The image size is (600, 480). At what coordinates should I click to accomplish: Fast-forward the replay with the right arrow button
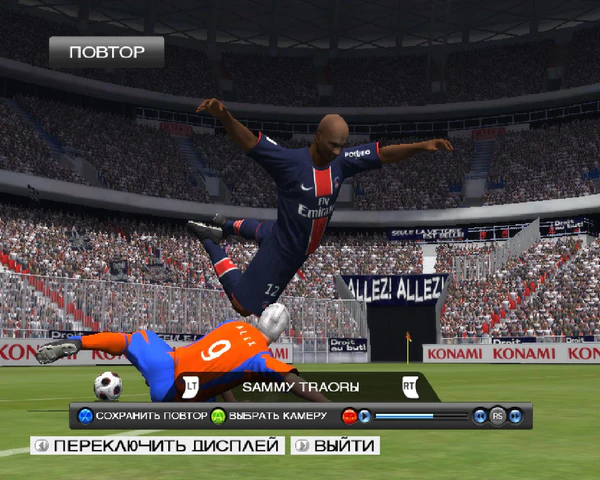pos(514,415)
